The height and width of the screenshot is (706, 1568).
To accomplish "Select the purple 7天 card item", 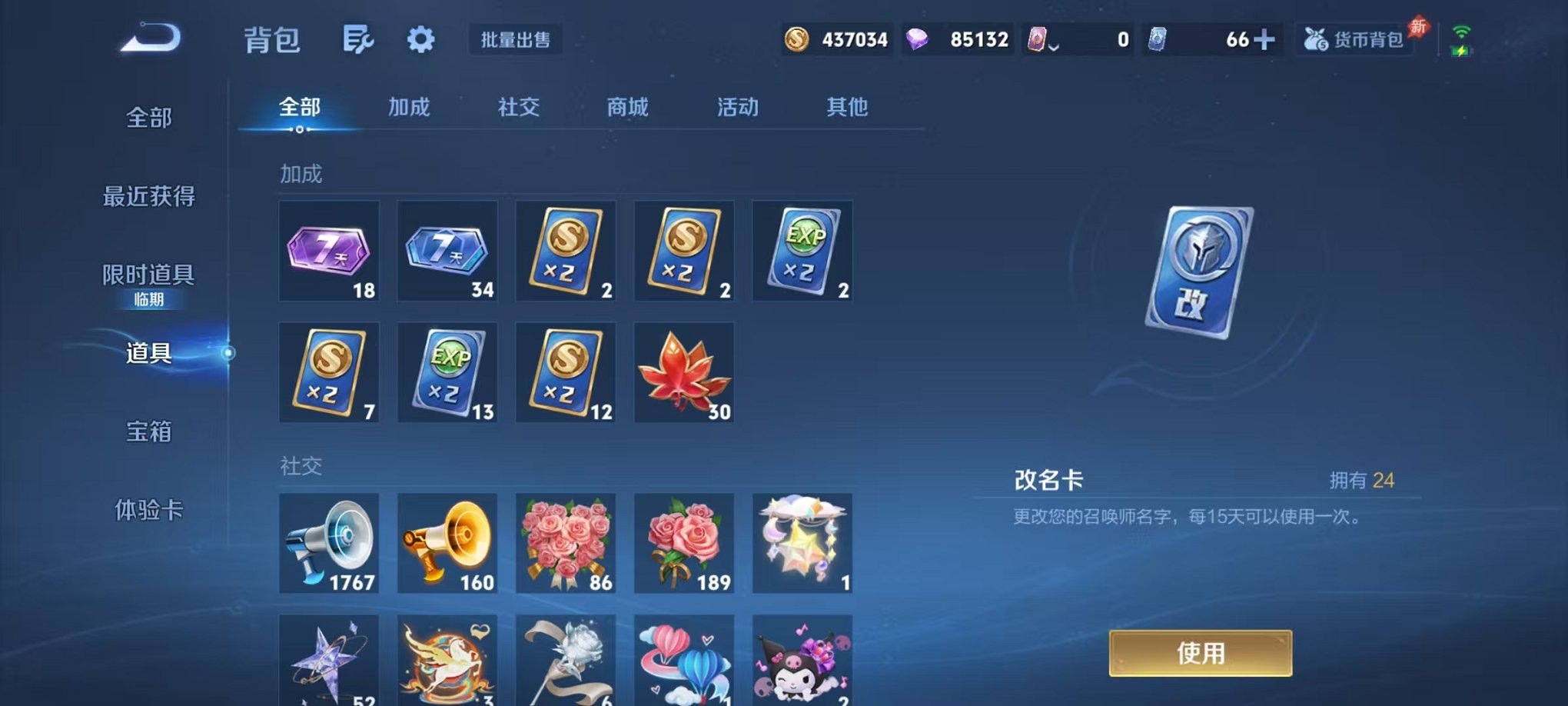I will (329, 251).
